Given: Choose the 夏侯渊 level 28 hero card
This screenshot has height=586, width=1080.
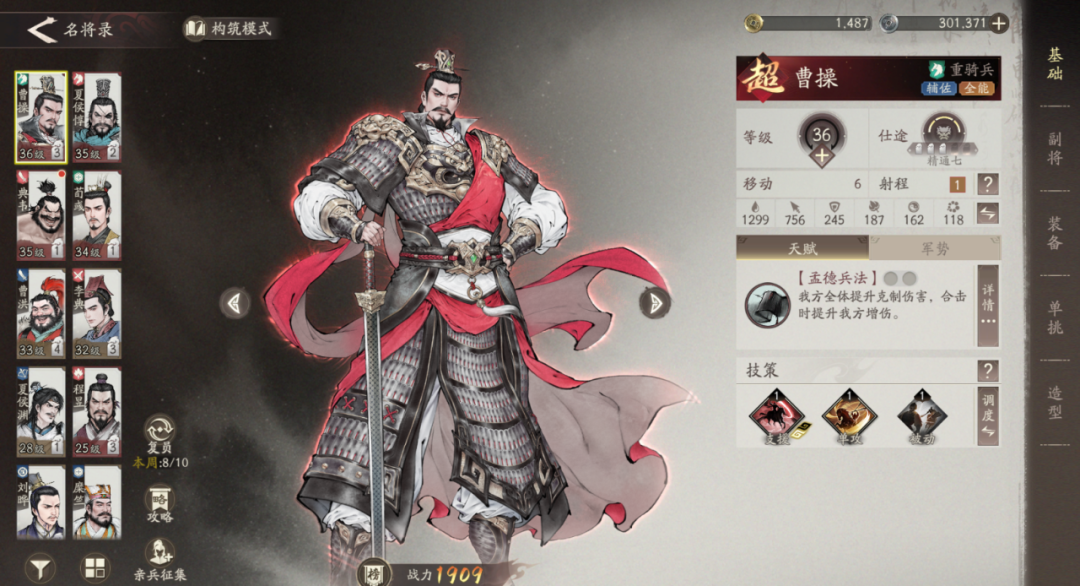Looking at the screenshot, I should coord(41,411).
